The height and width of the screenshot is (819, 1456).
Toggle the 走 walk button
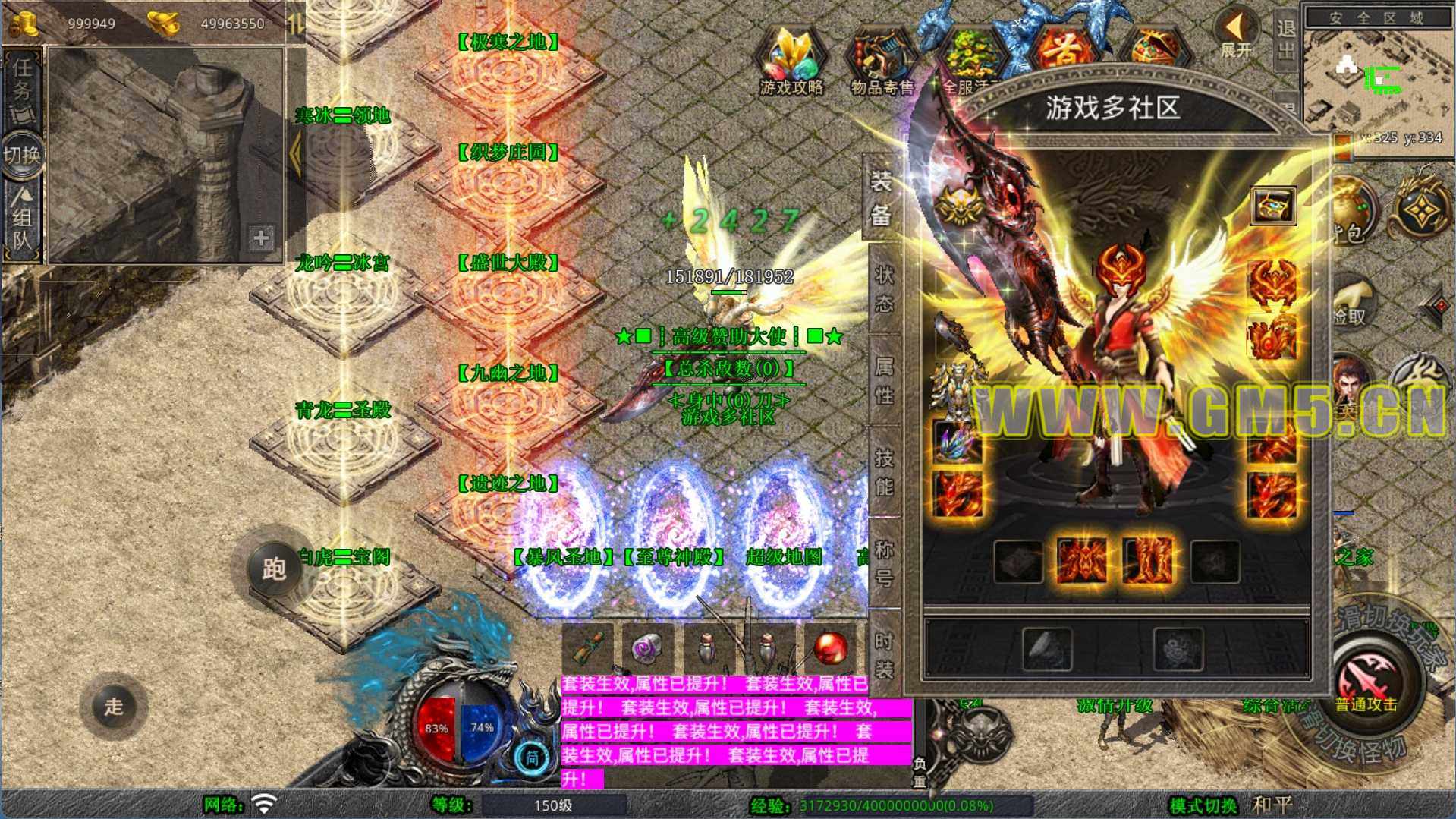pos(113,706)
